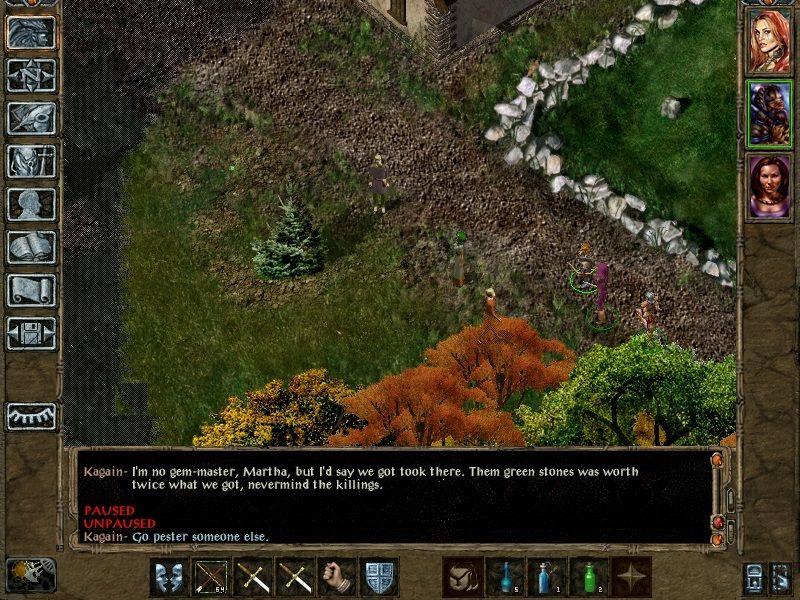Return to the game view button
The width and height of the screenshot is (800, 600).
click(31, 32)
